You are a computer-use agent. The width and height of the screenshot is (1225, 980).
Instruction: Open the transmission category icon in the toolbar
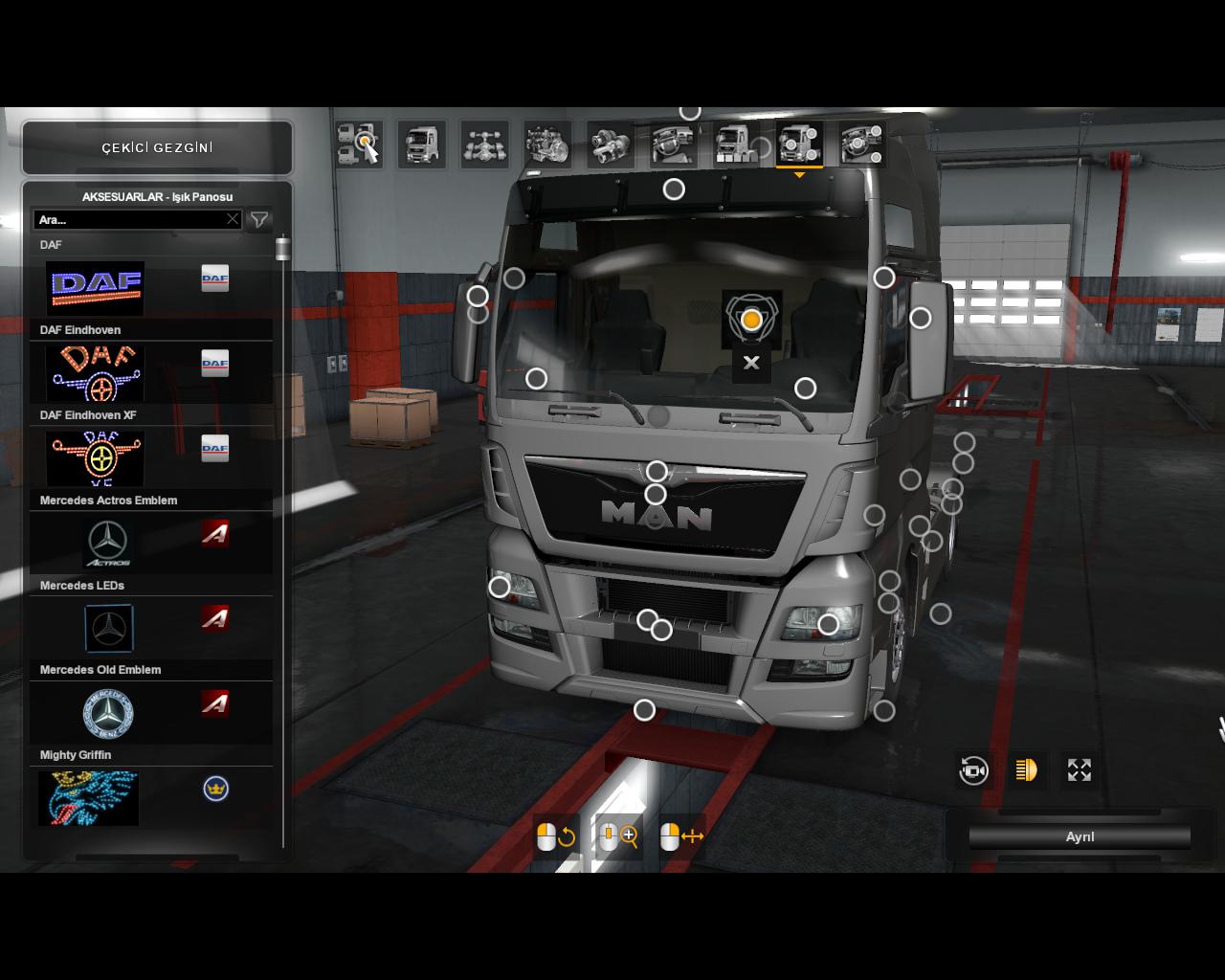click(x=610, y=144)
